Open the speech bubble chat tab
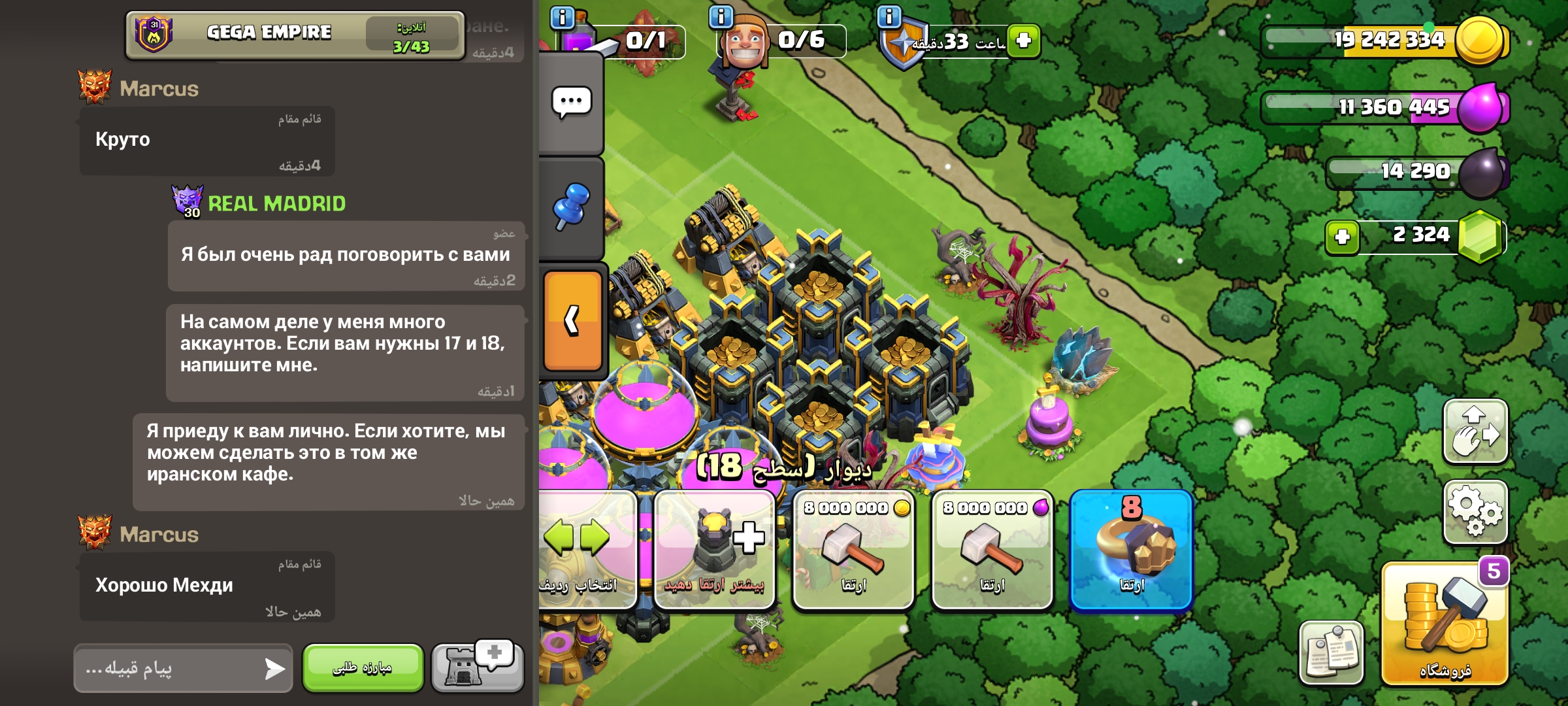 (572, 103)
